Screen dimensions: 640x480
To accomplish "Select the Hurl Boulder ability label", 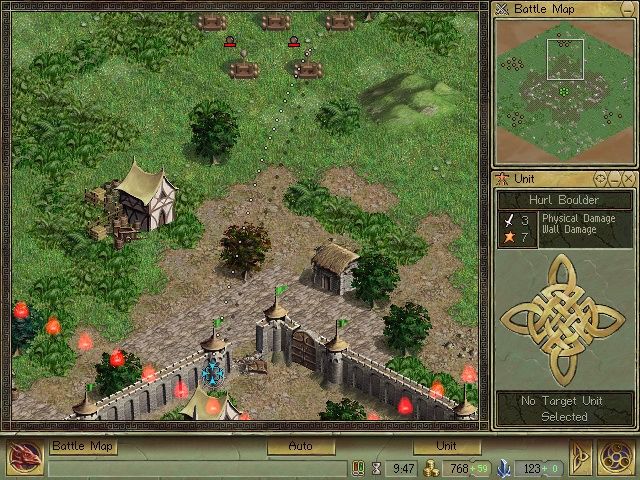I will (565, 199).
